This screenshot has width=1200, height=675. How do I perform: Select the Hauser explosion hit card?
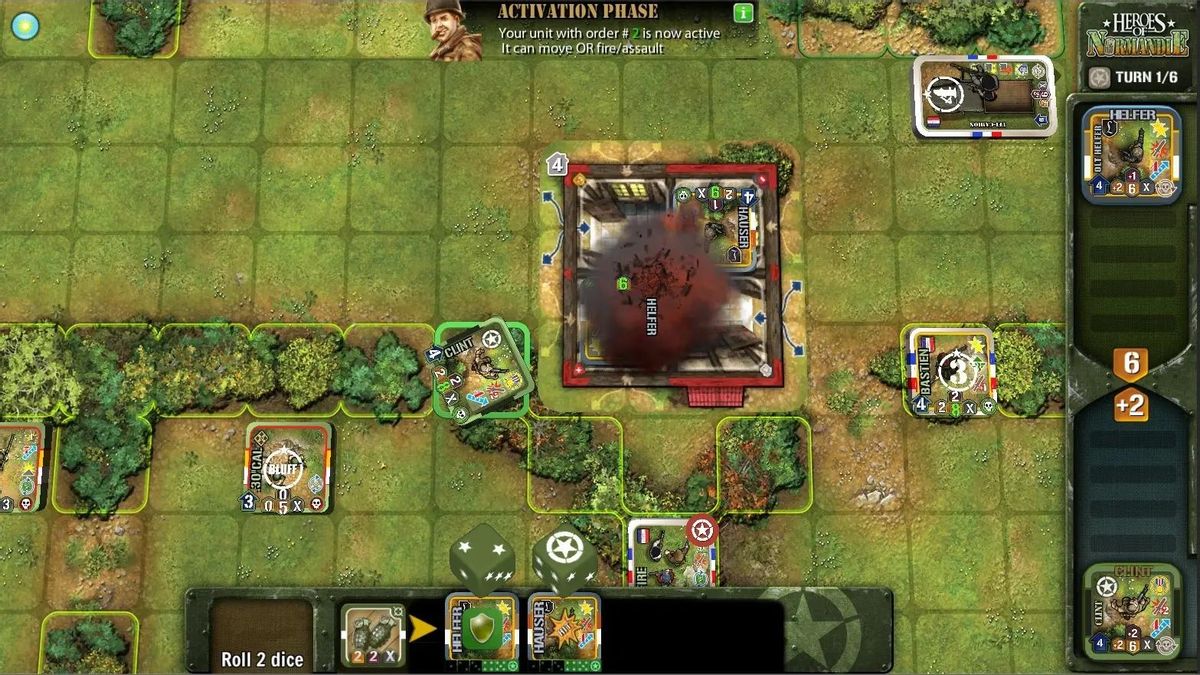click(564, 631)
